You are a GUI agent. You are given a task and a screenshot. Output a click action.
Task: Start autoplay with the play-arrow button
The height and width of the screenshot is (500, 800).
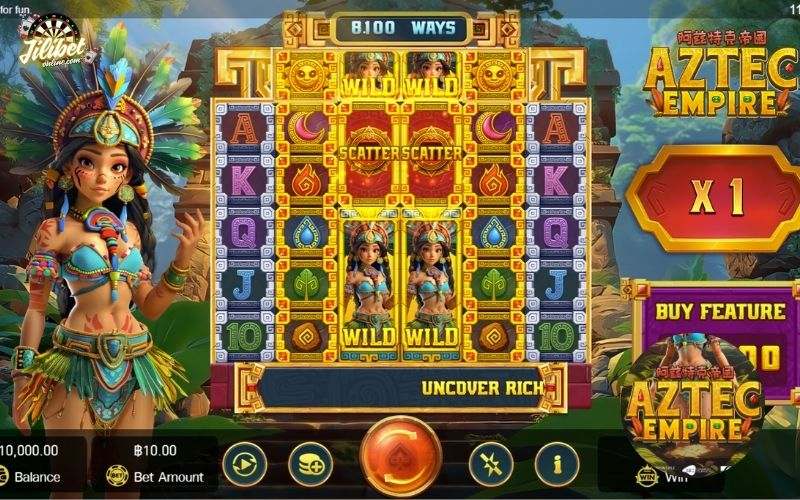point(245,464)
